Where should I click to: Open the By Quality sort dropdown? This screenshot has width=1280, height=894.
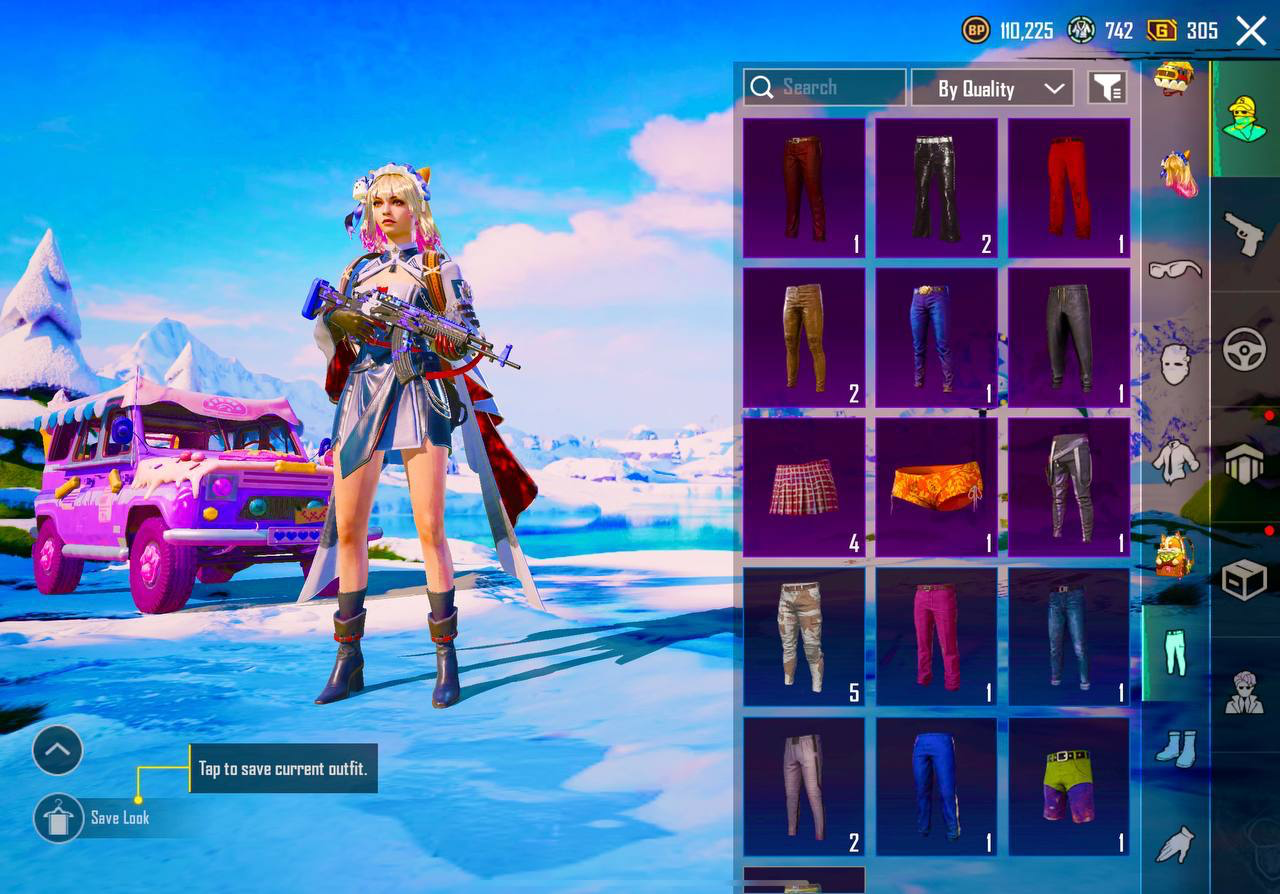coord(992,88)
